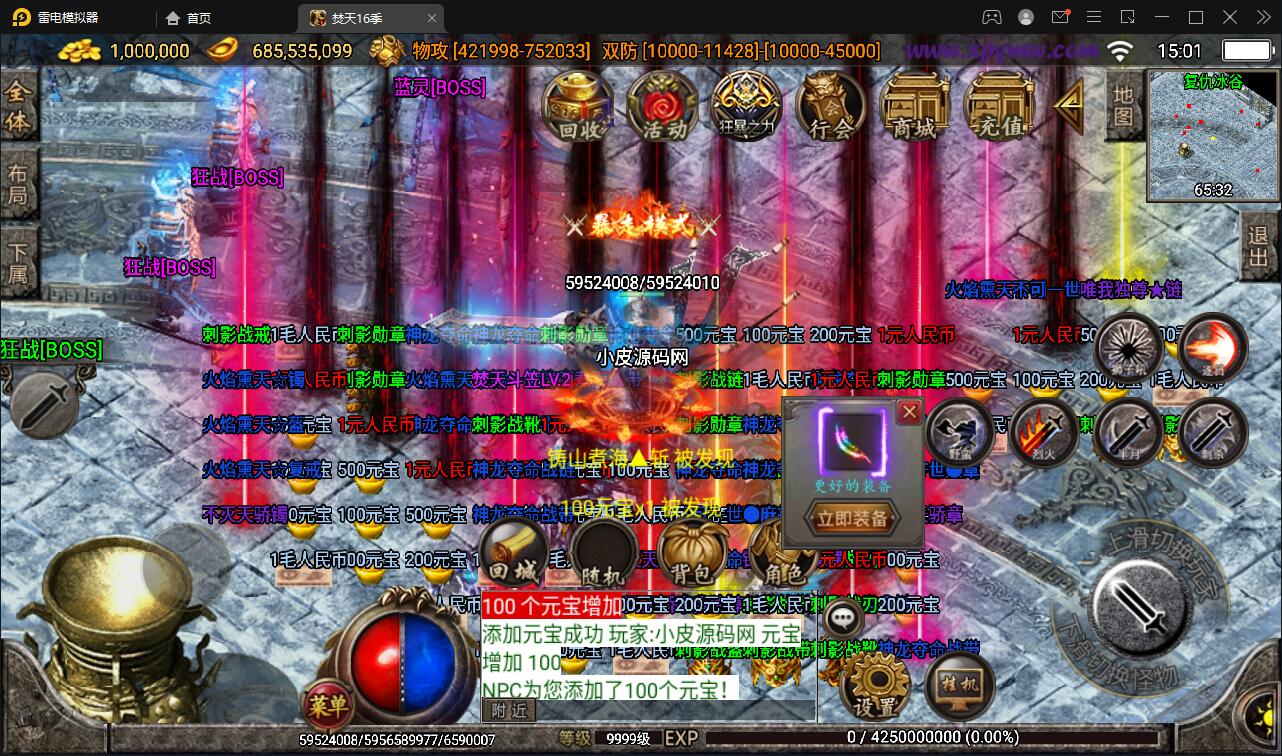This screenshot has width=1282, height=756.
Task: Open the 活动 events icon
Action: pyautogui.click(x=662, y=105)
